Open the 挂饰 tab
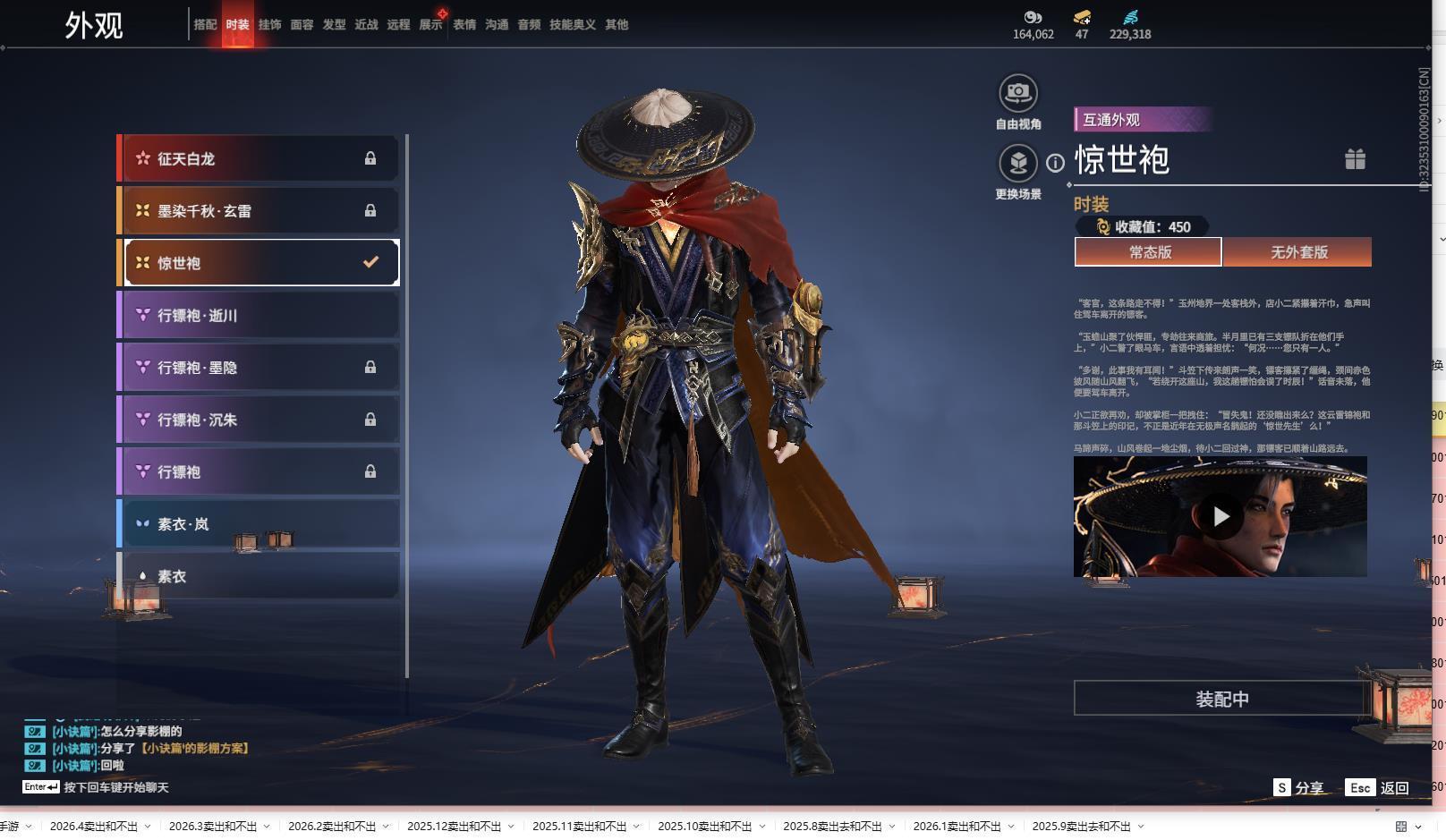This screenshot has height=840, width=1446. pyautogui.click(x=269, y=25)
